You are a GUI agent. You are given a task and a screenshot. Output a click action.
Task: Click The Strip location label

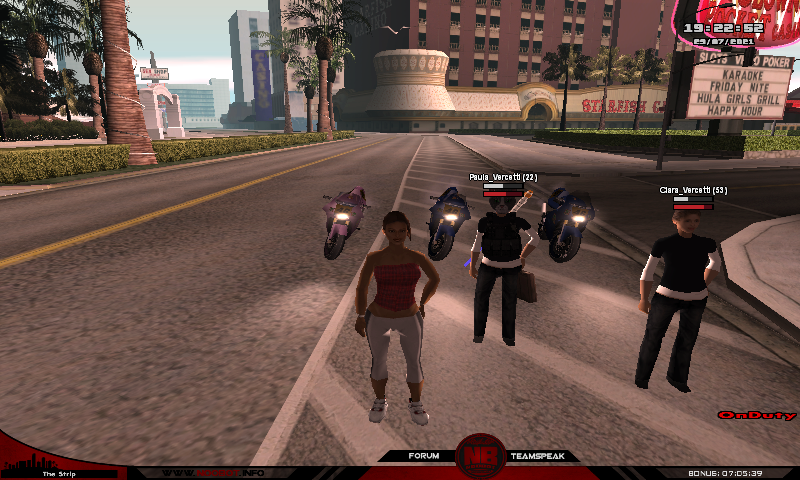click(59, 473)
